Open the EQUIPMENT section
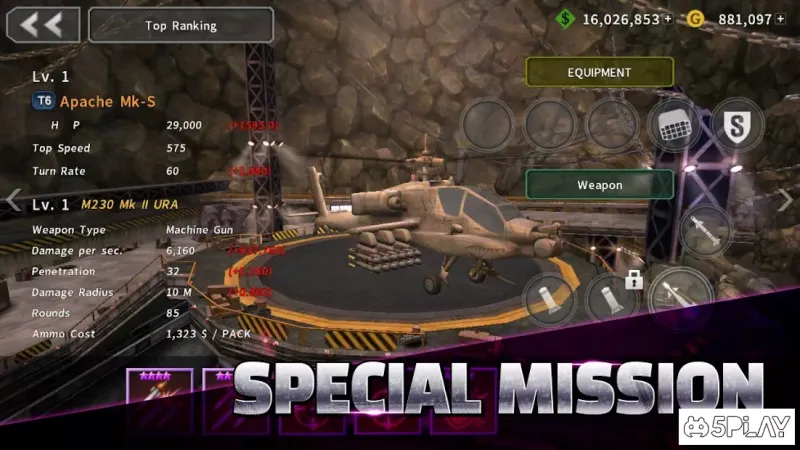This screenshot has height=450, width=800. [x=599, y=72]
